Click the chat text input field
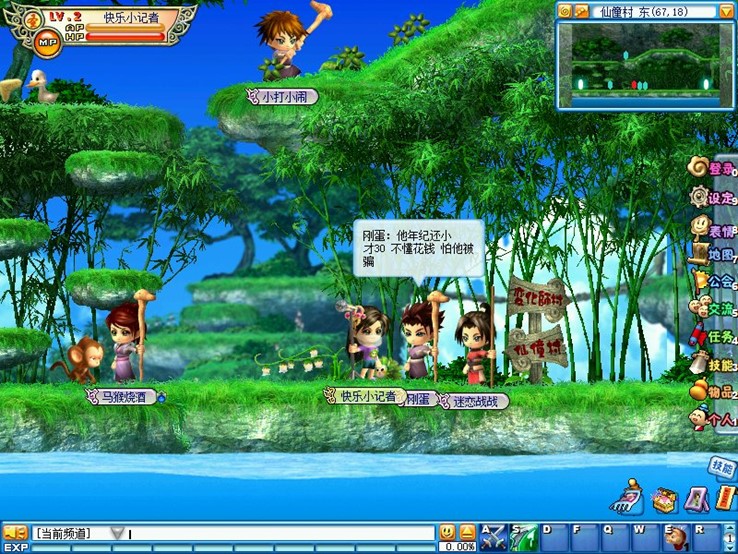The height and width of the screenshot is (554, 738). pos(280,533)
